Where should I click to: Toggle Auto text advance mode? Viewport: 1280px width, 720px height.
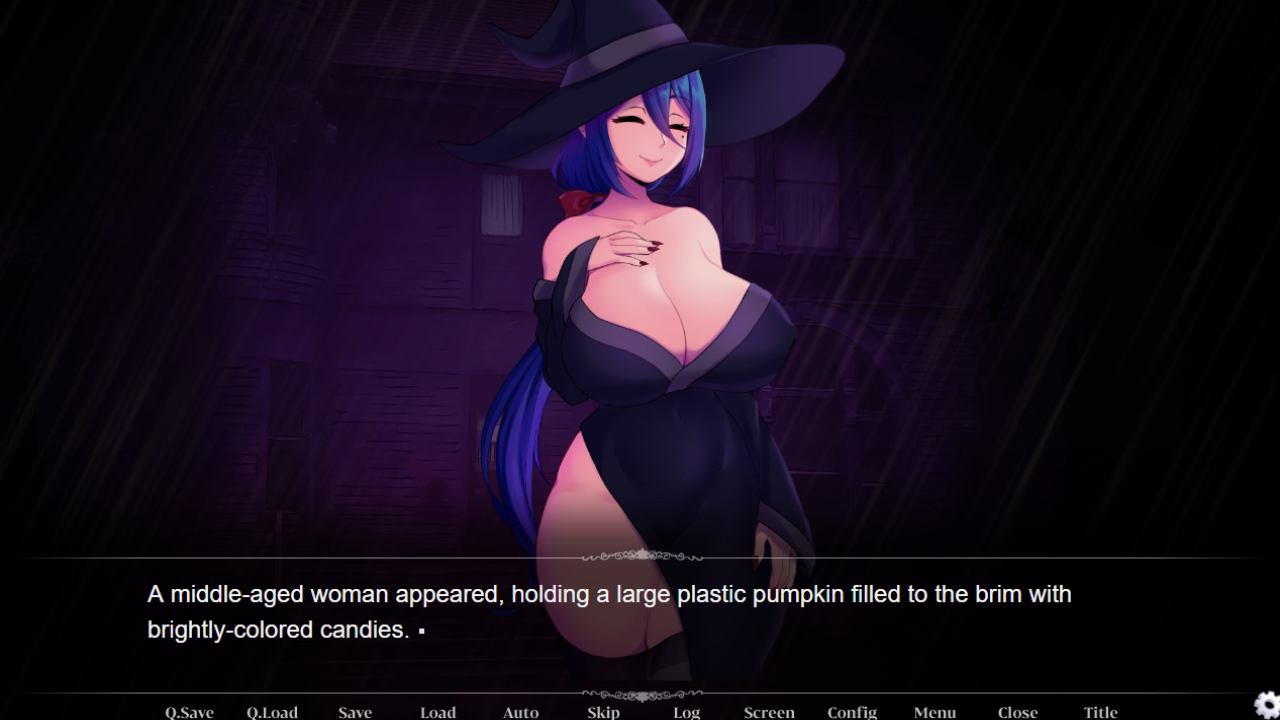pos(521,712)
